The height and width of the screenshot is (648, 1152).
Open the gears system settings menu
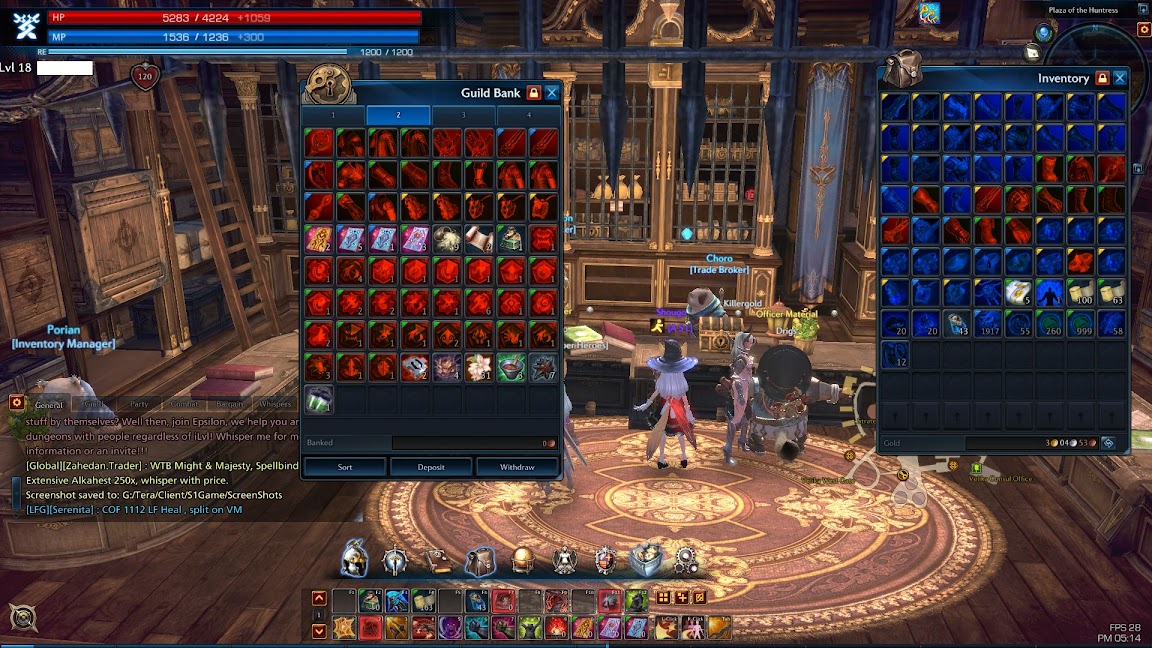pyautogui.click(x=687, y=559)
